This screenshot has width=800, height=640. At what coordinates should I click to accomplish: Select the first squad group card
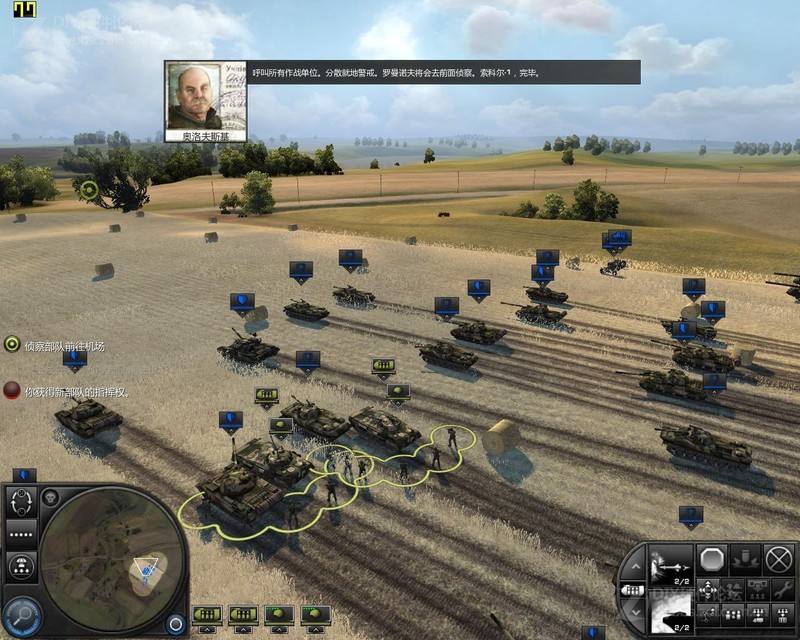click(x=207, y=613)
